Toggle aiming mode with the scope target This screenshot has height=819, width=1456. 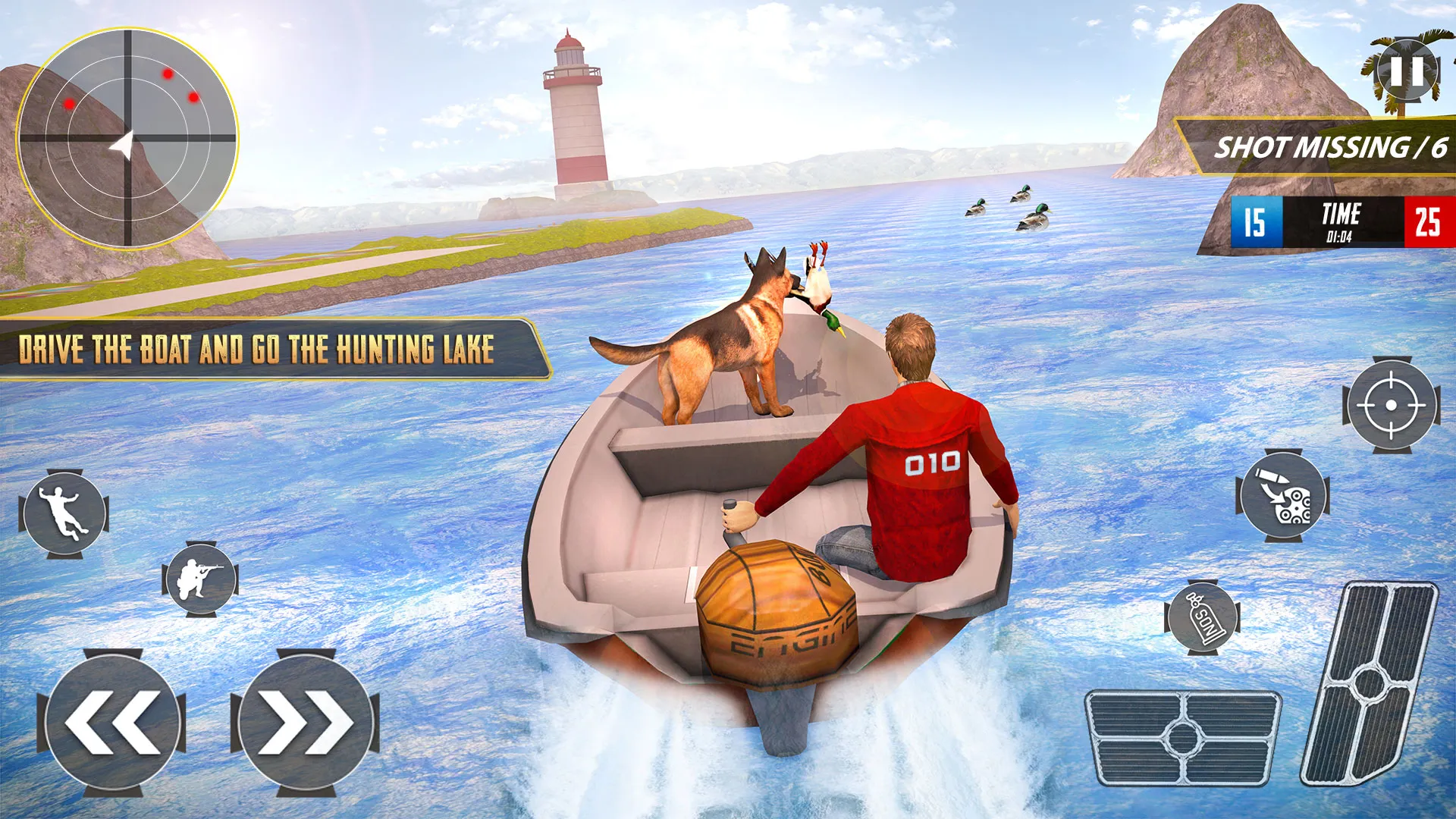click(1392, 403)
